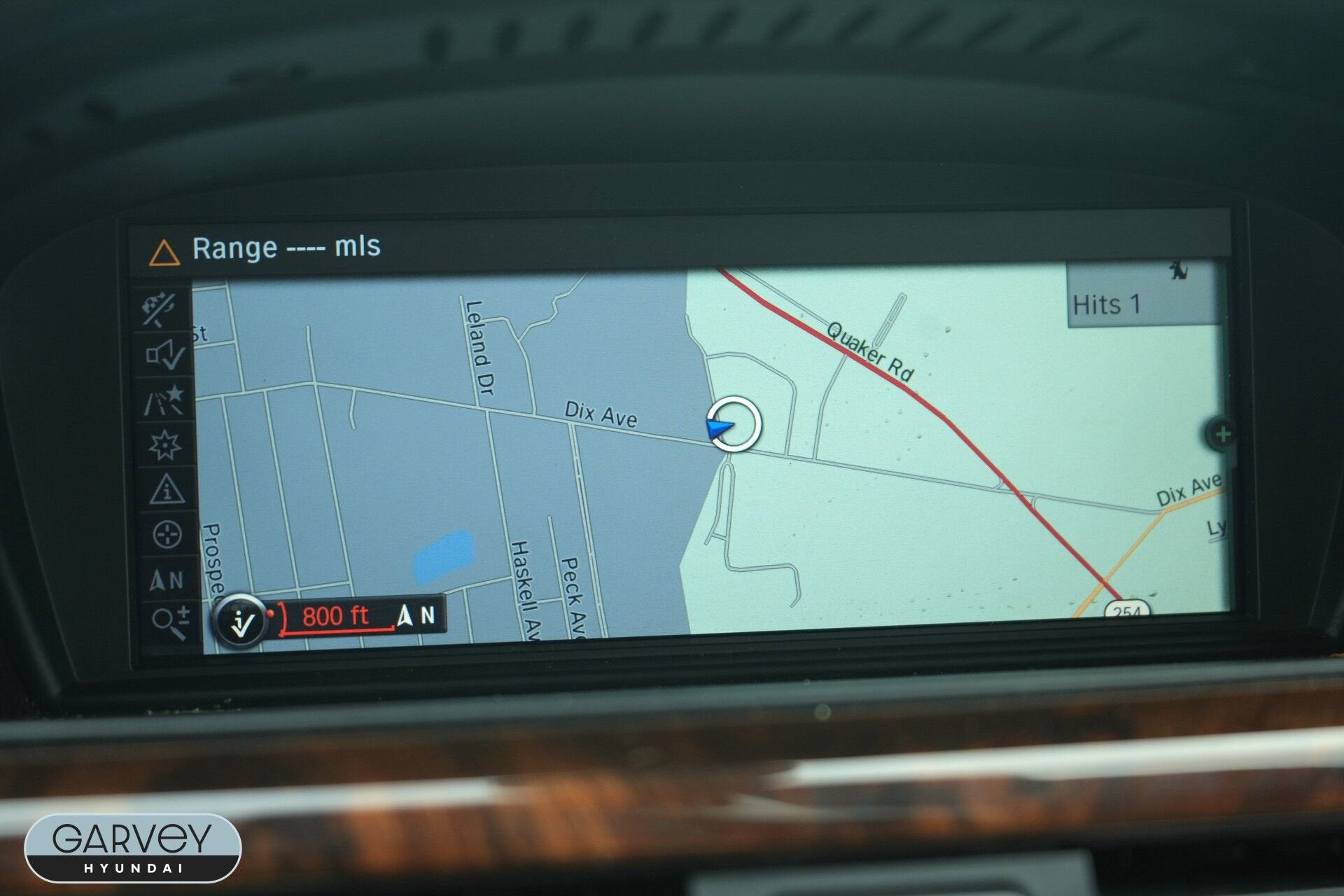1344x896 pixels.
Task: Toggle the voice instructions speaker icon
Action: click(165, 355)
